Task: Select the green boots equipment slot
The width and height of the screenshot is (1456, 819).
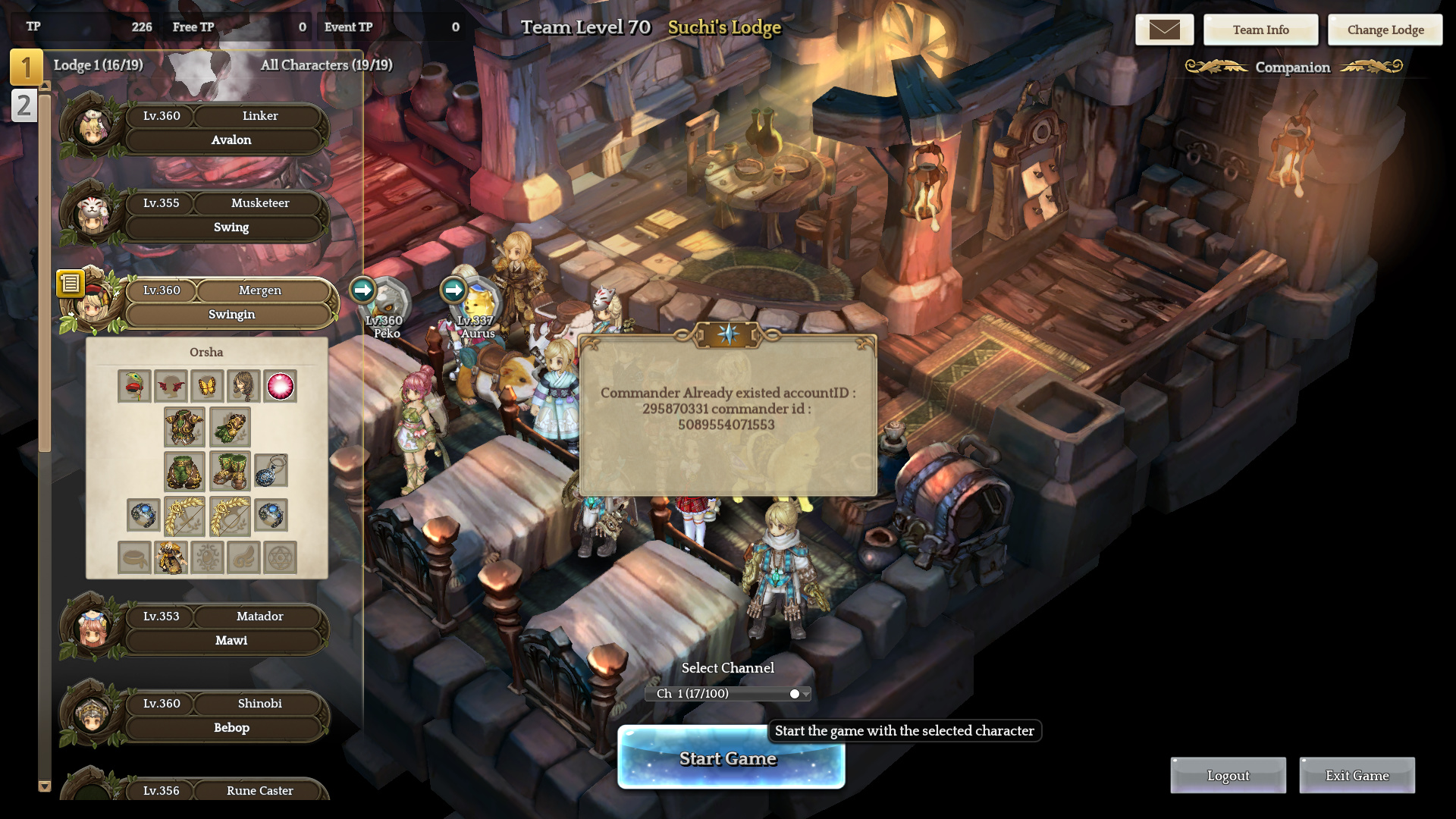Action: [x=229, y=471]
